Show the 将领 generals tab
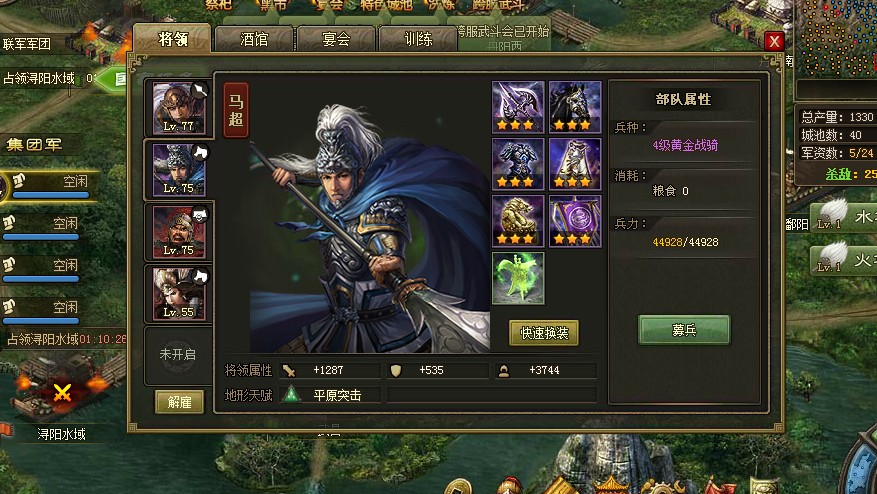 tap(172, 40)
